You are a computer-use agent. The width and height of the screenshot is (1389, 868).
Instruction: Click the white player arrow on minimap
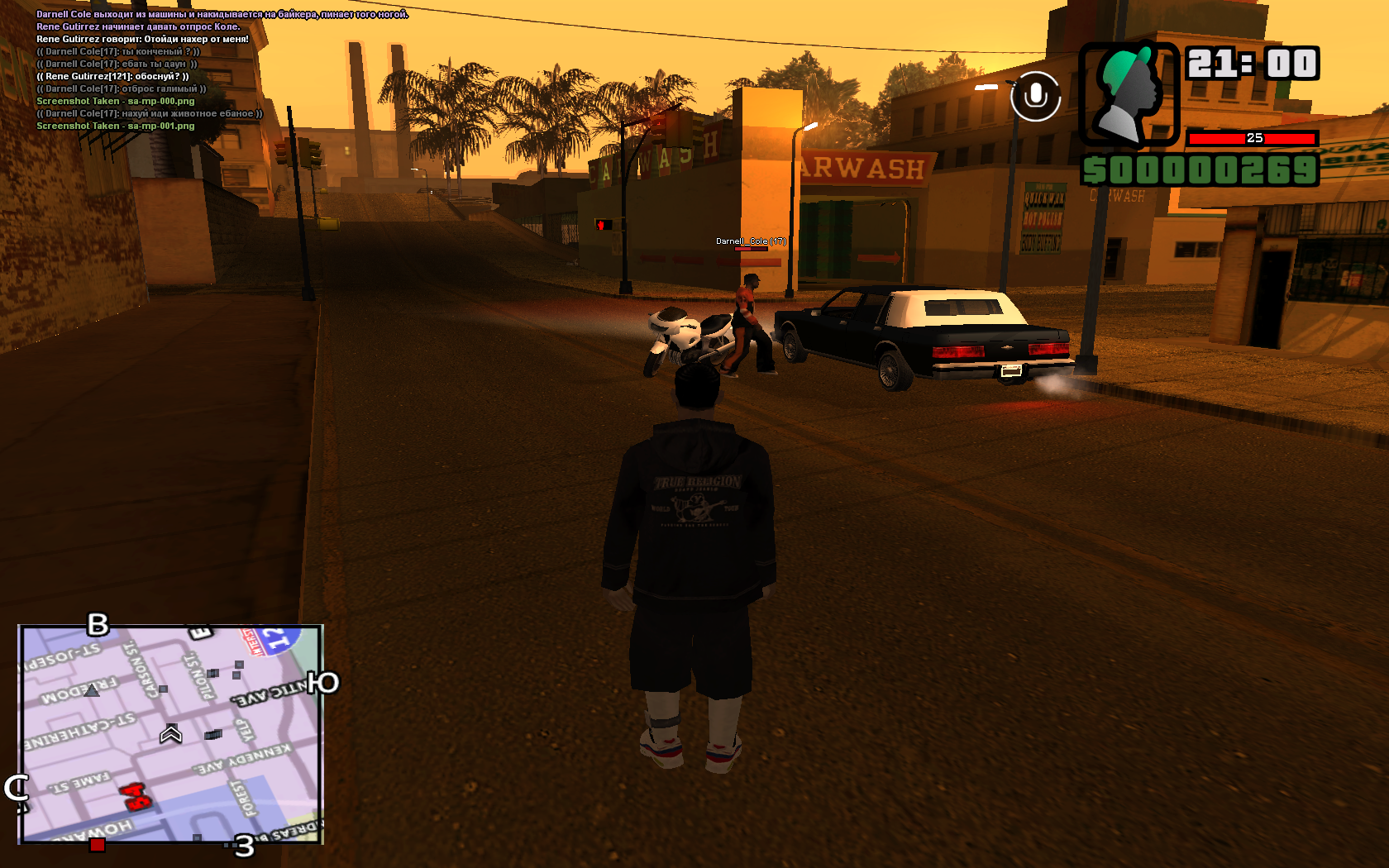coord(171,733)
